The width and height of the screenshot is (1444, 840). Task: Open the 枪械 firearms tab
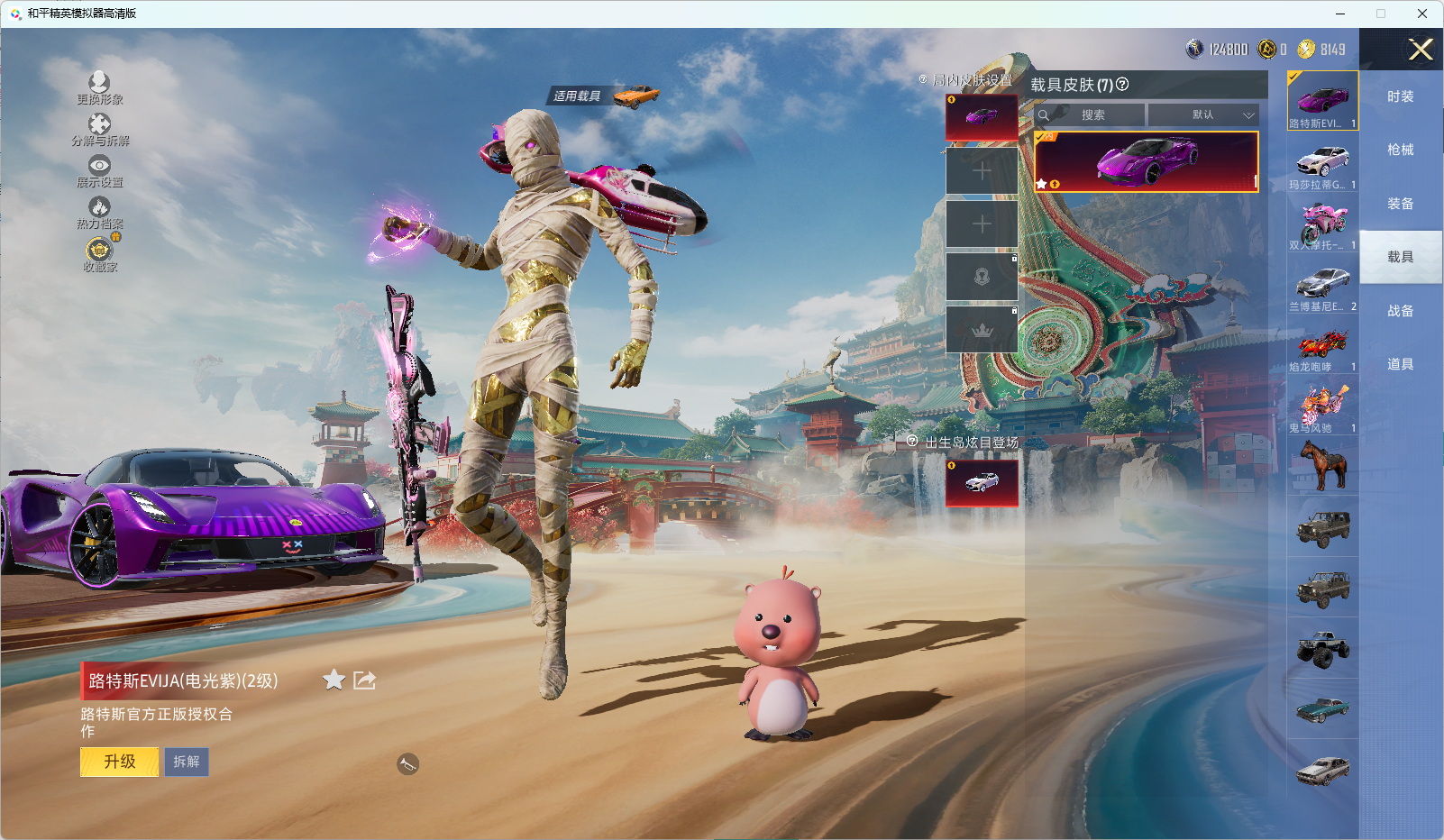tap(1400, 150)
